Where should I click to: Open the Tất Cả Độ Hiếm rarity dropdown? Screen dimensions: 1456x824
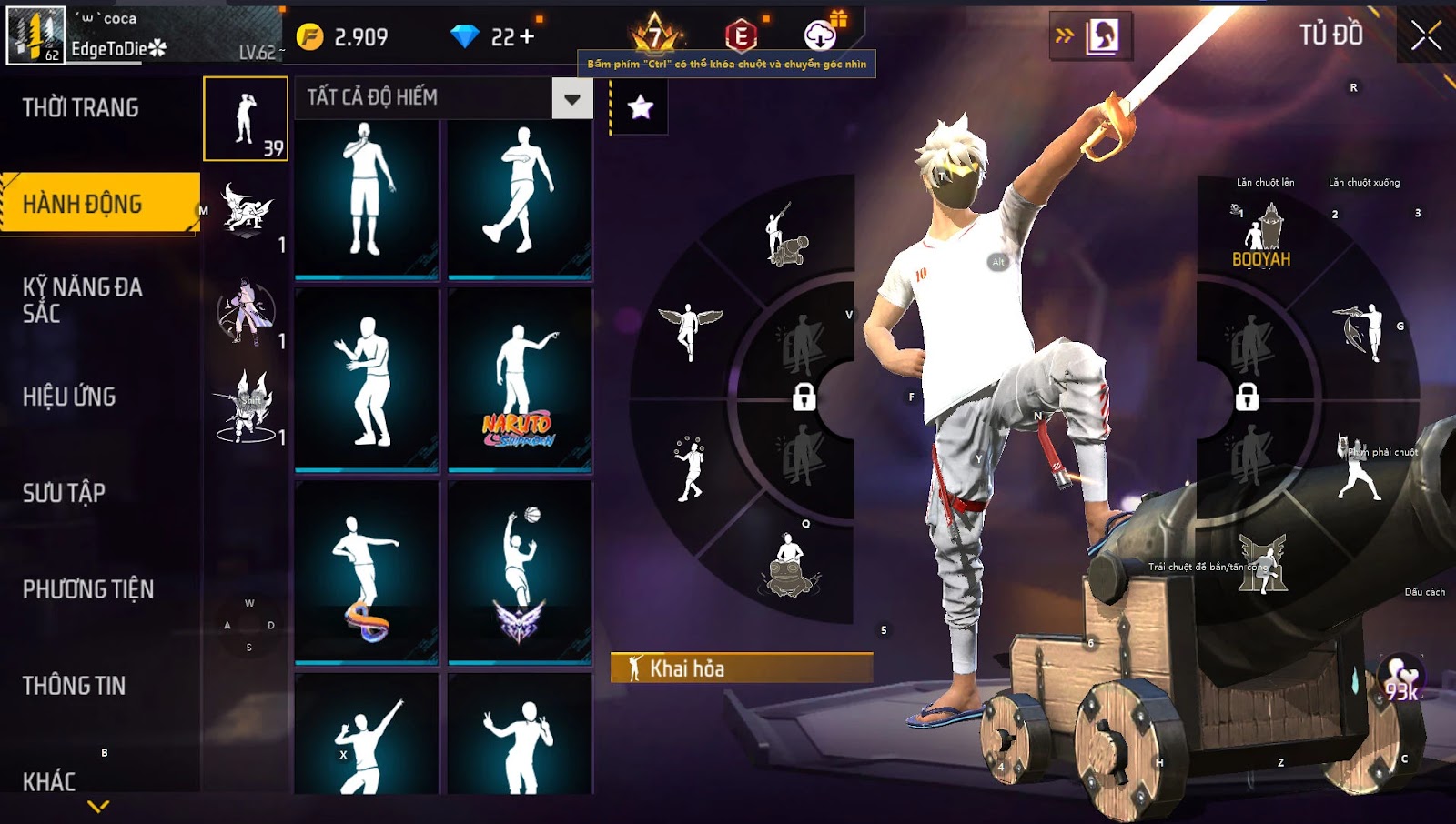click(571, 98)
